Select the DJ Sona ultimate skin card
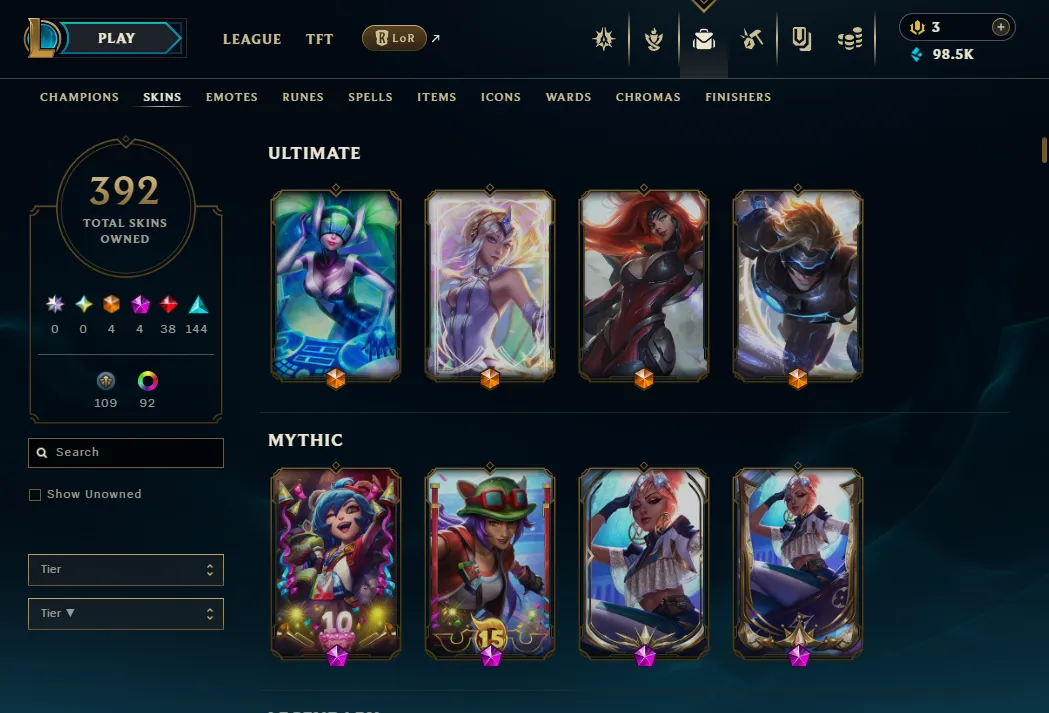The width and height of the screenshot is (1049, 713). click(336, 284)
